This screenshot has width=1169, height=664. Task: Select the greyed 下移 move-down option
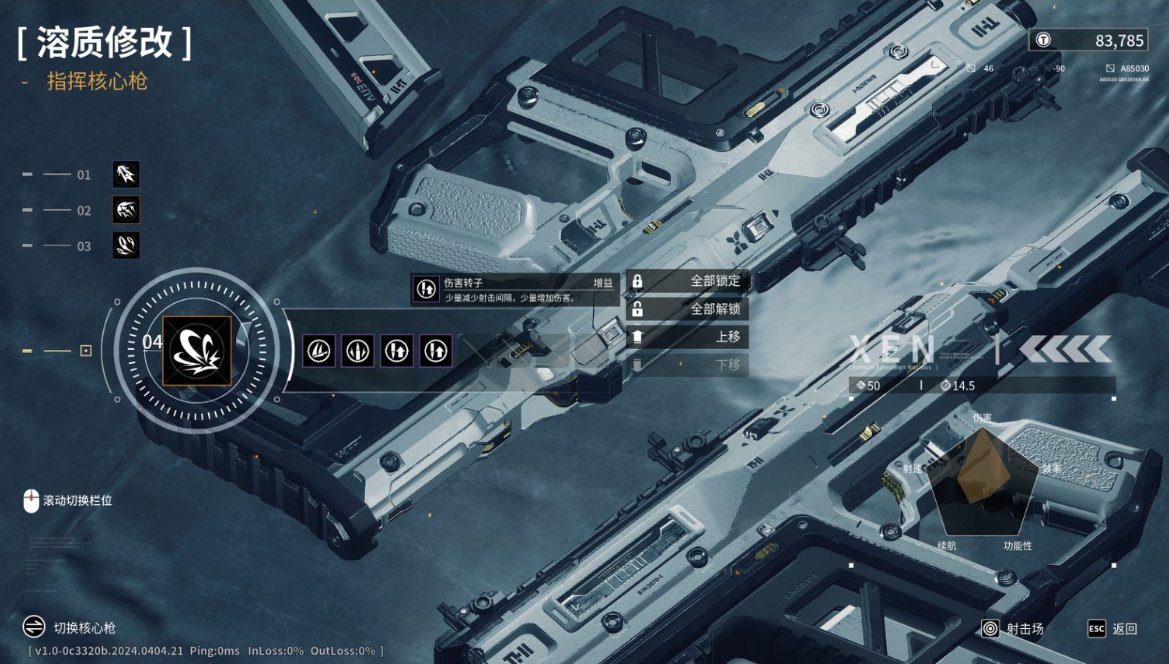687,365
